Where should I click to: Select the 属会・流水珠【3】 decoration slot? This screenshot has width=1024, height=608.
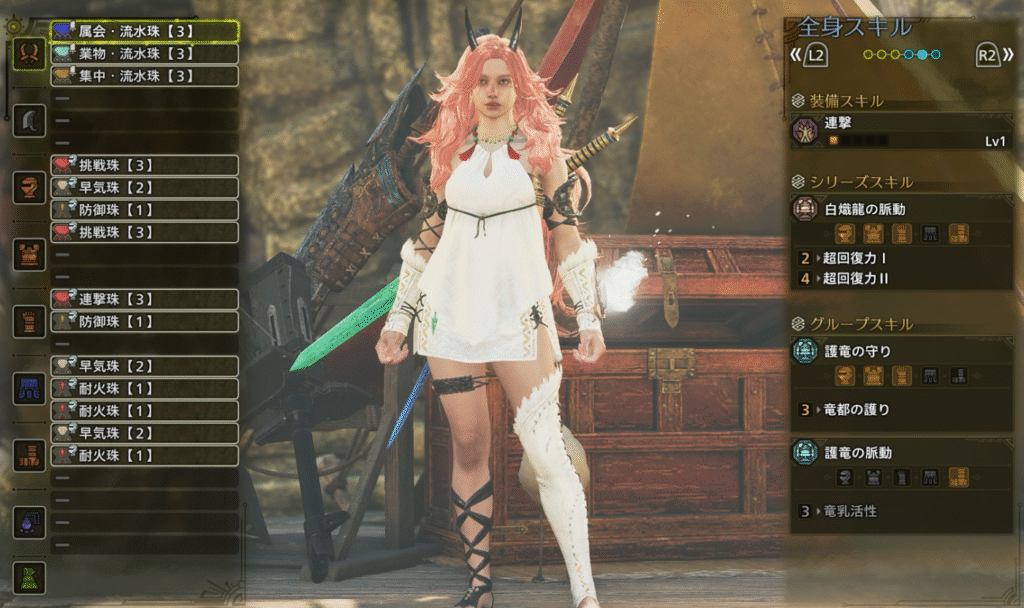coord(145,31)
